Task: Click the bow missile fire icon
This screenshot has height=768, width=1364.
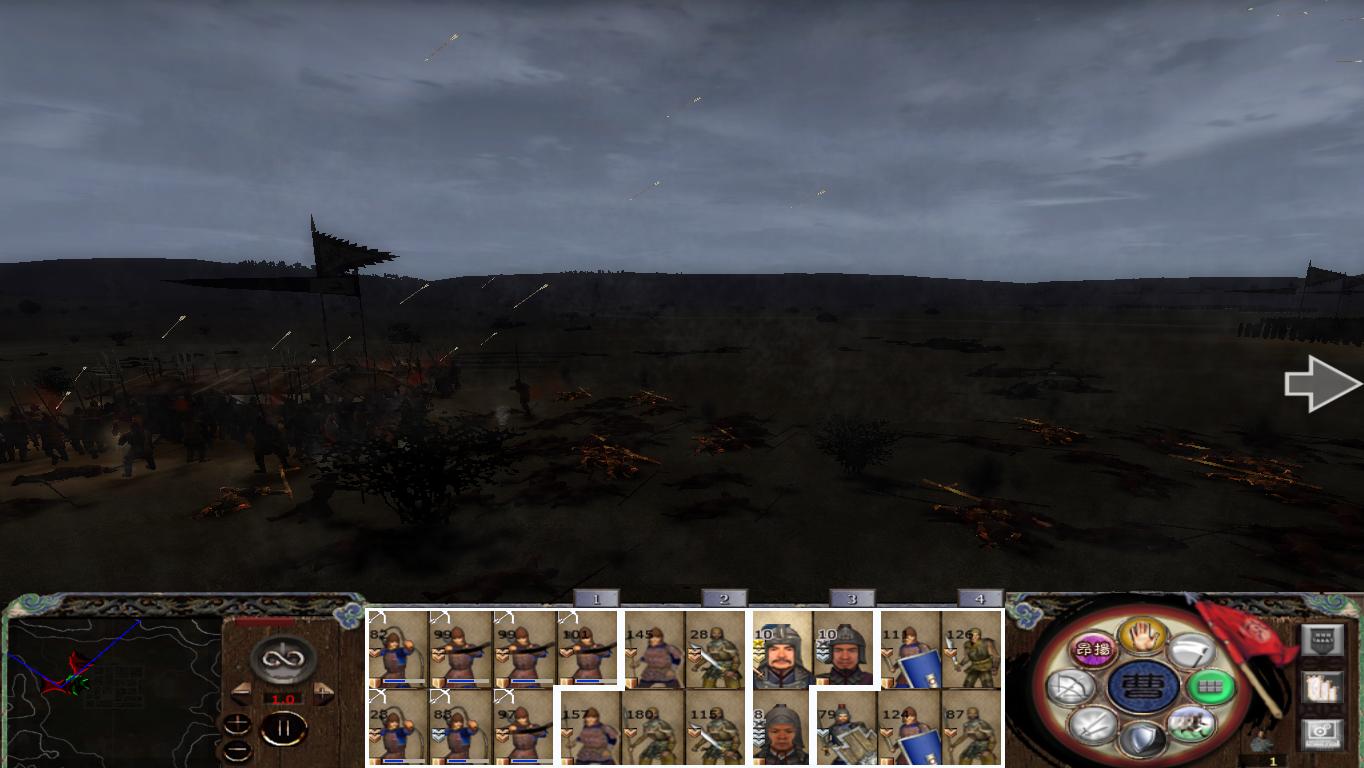Action: pos(1071,687)
